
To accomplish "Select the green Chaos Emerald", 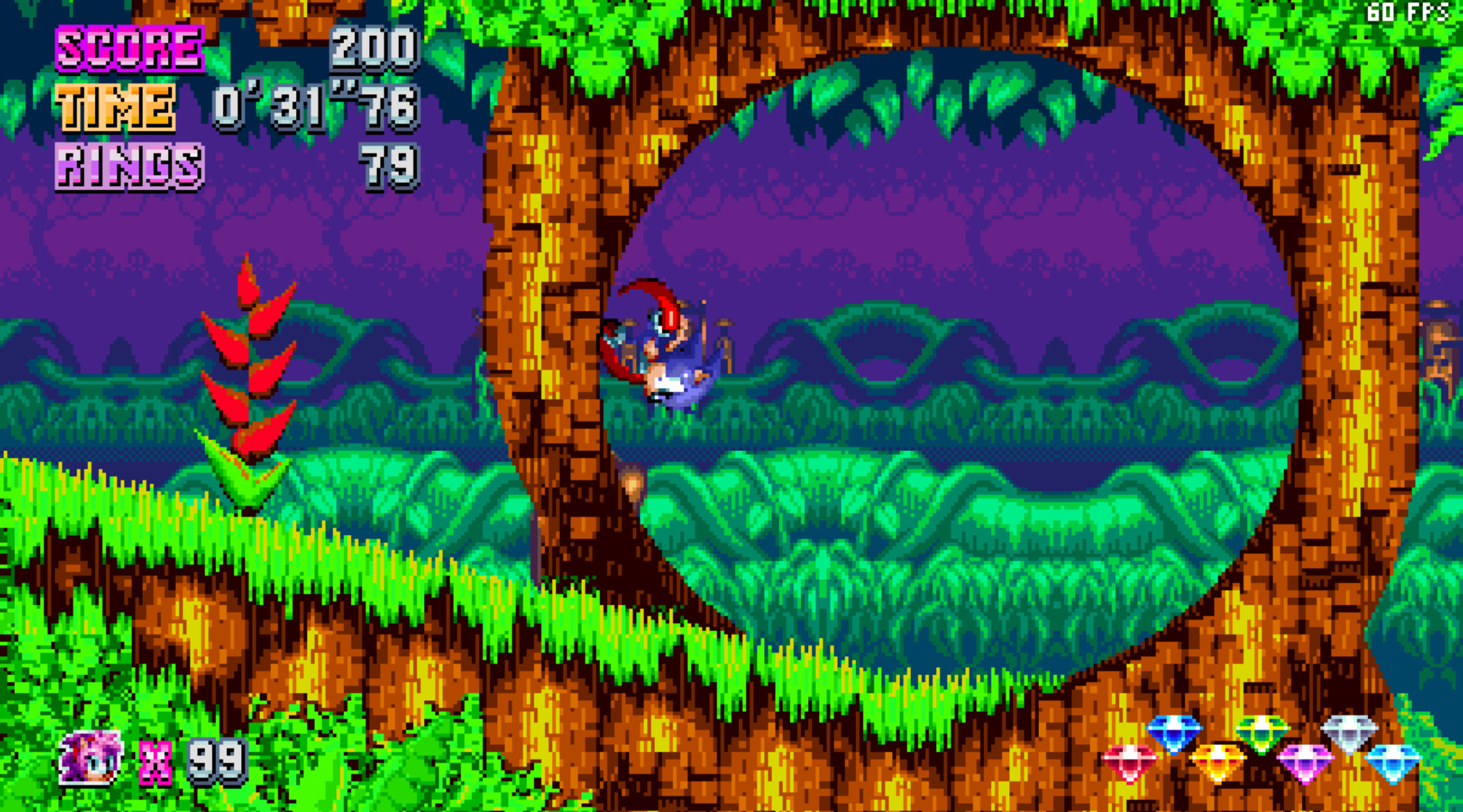I will [1260, 732].
